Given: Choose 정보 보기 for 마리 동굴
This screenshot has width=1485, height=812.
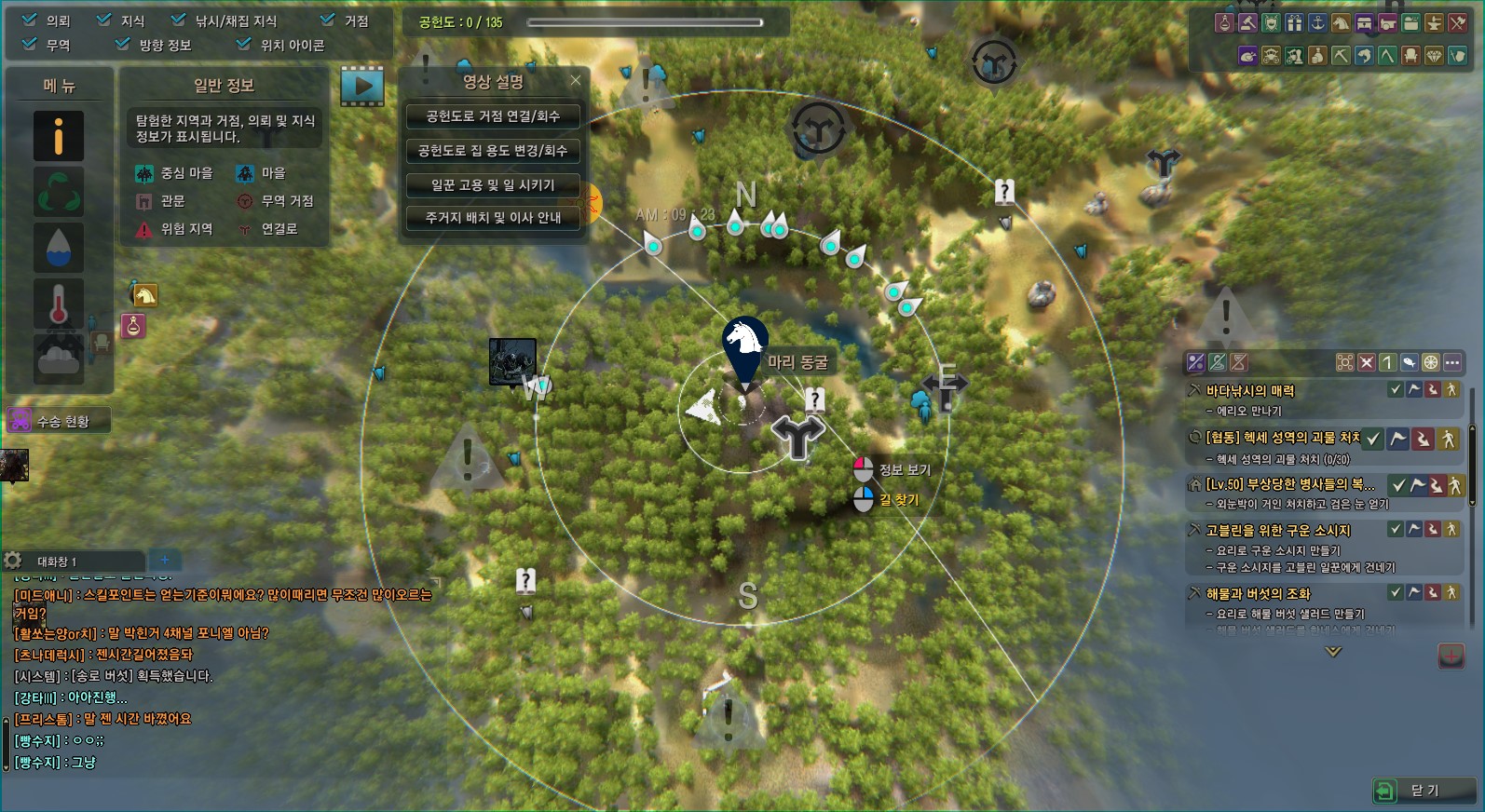Looking at the screenshot, I should [x=892, y=469].
